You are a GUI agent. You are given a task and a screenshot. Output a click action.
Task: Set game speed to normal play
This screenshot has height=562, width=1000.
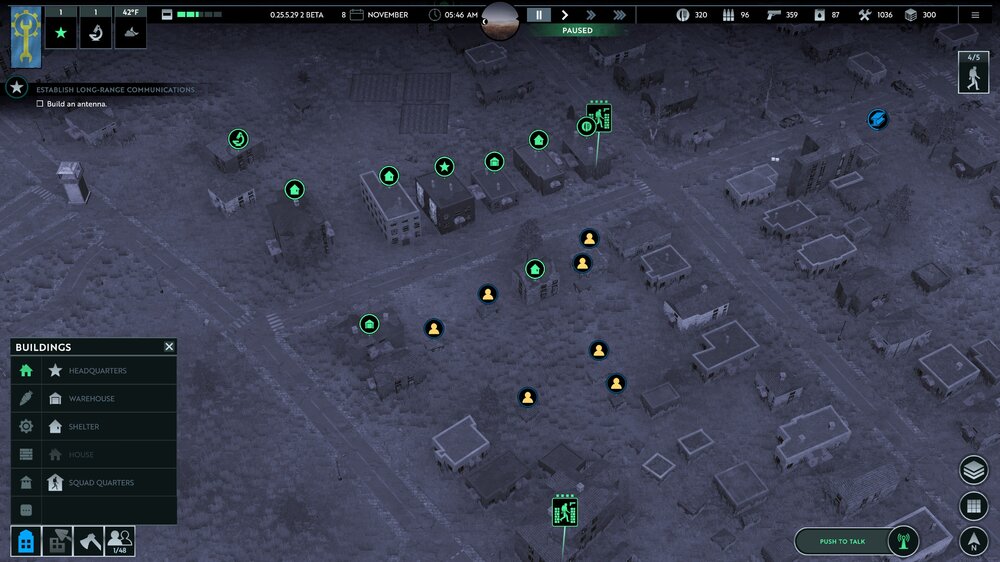pyautogui.click(x=565, y=15)
